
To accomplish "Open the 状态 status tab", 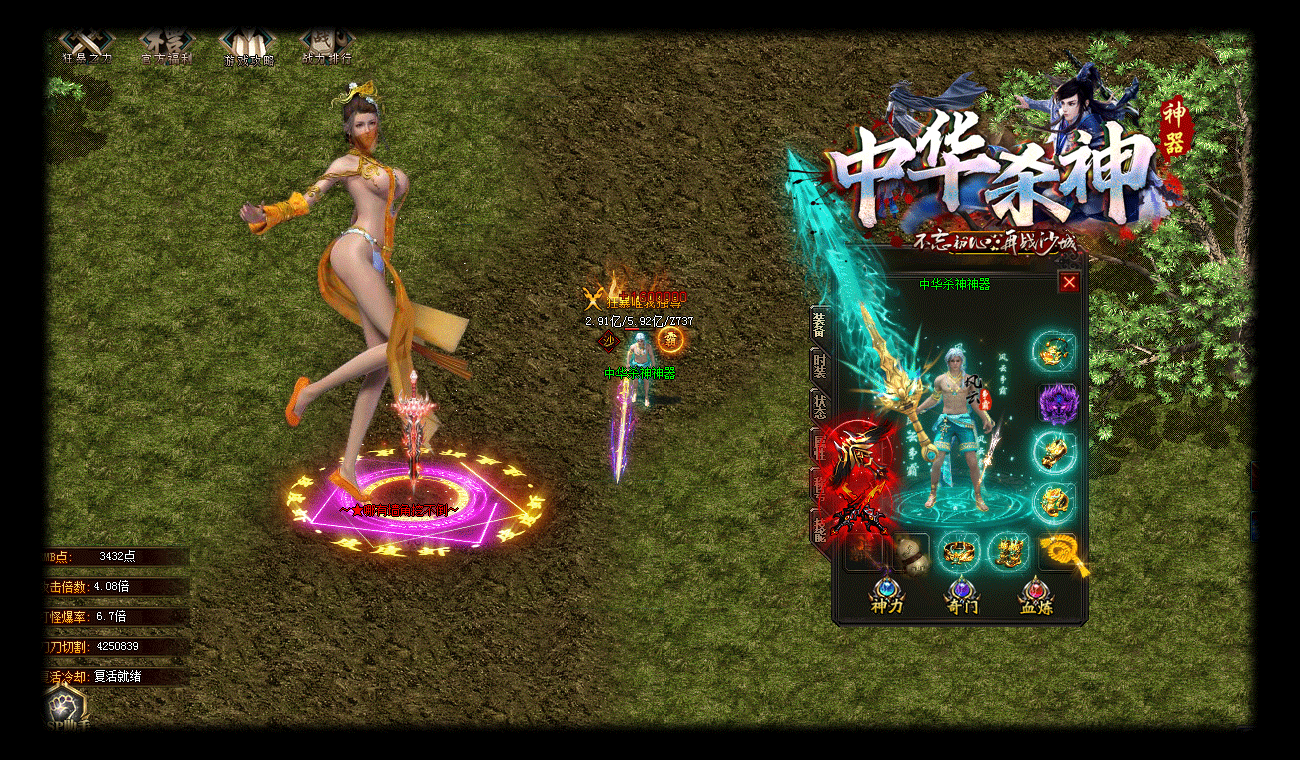I will (x=819, y=406).
